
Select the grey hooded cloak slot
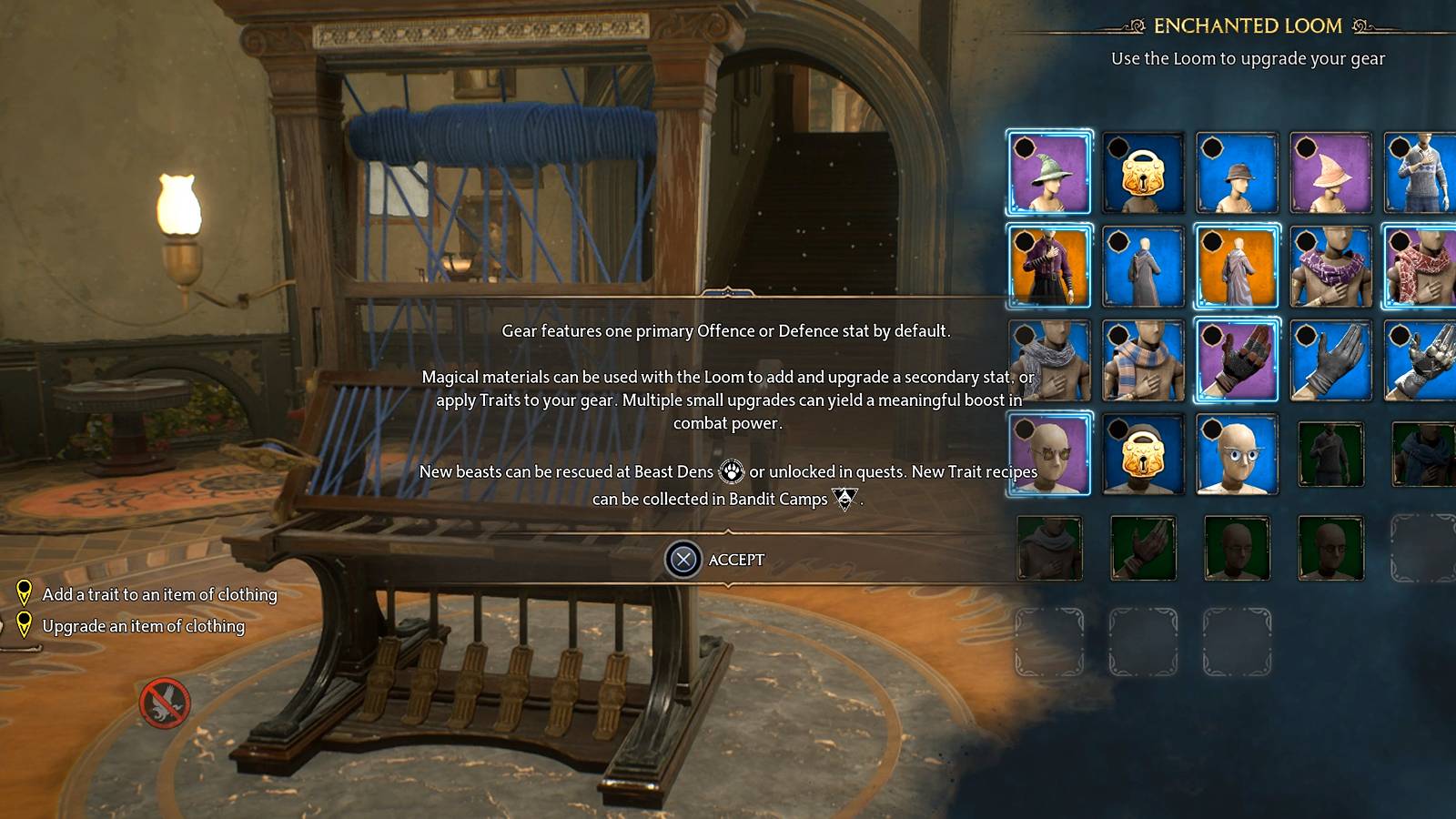point(1143,267)
